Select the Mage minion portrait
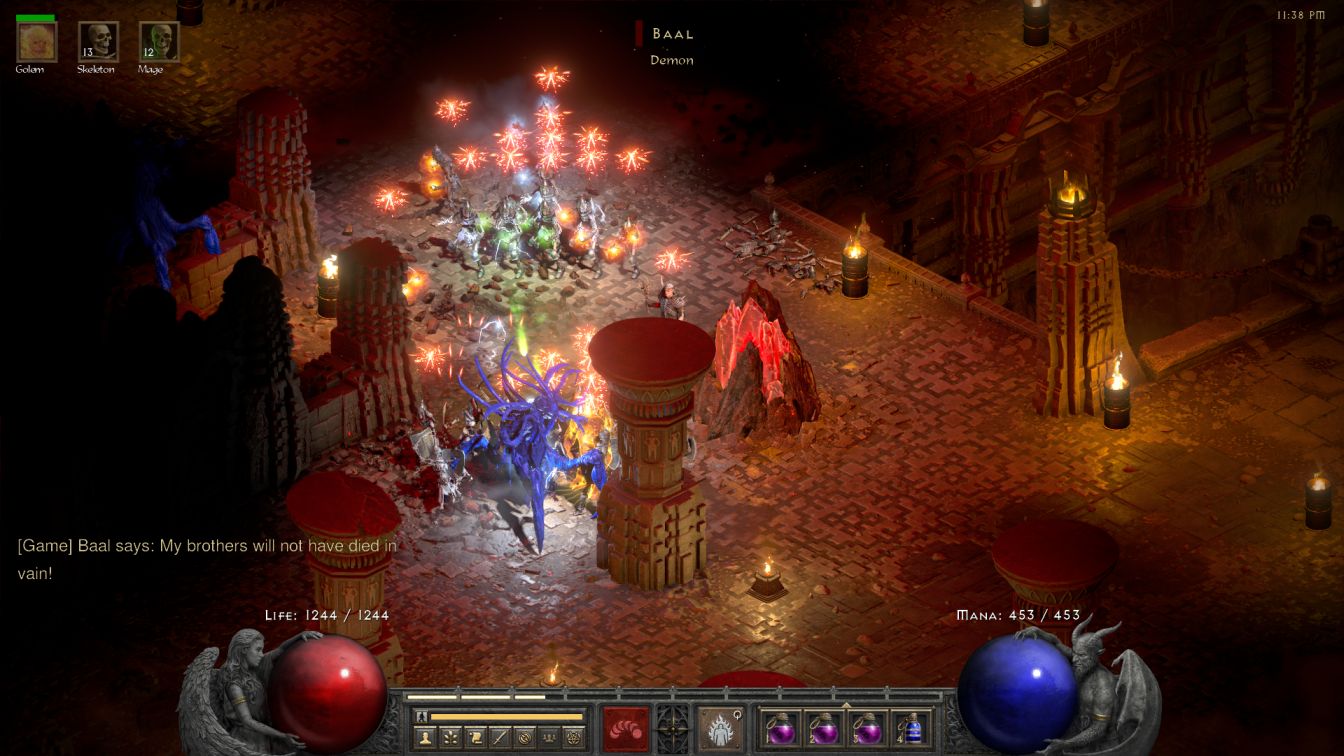Image resolution: width=1344 pixels, height=756 pixels. tap(159, 42)
